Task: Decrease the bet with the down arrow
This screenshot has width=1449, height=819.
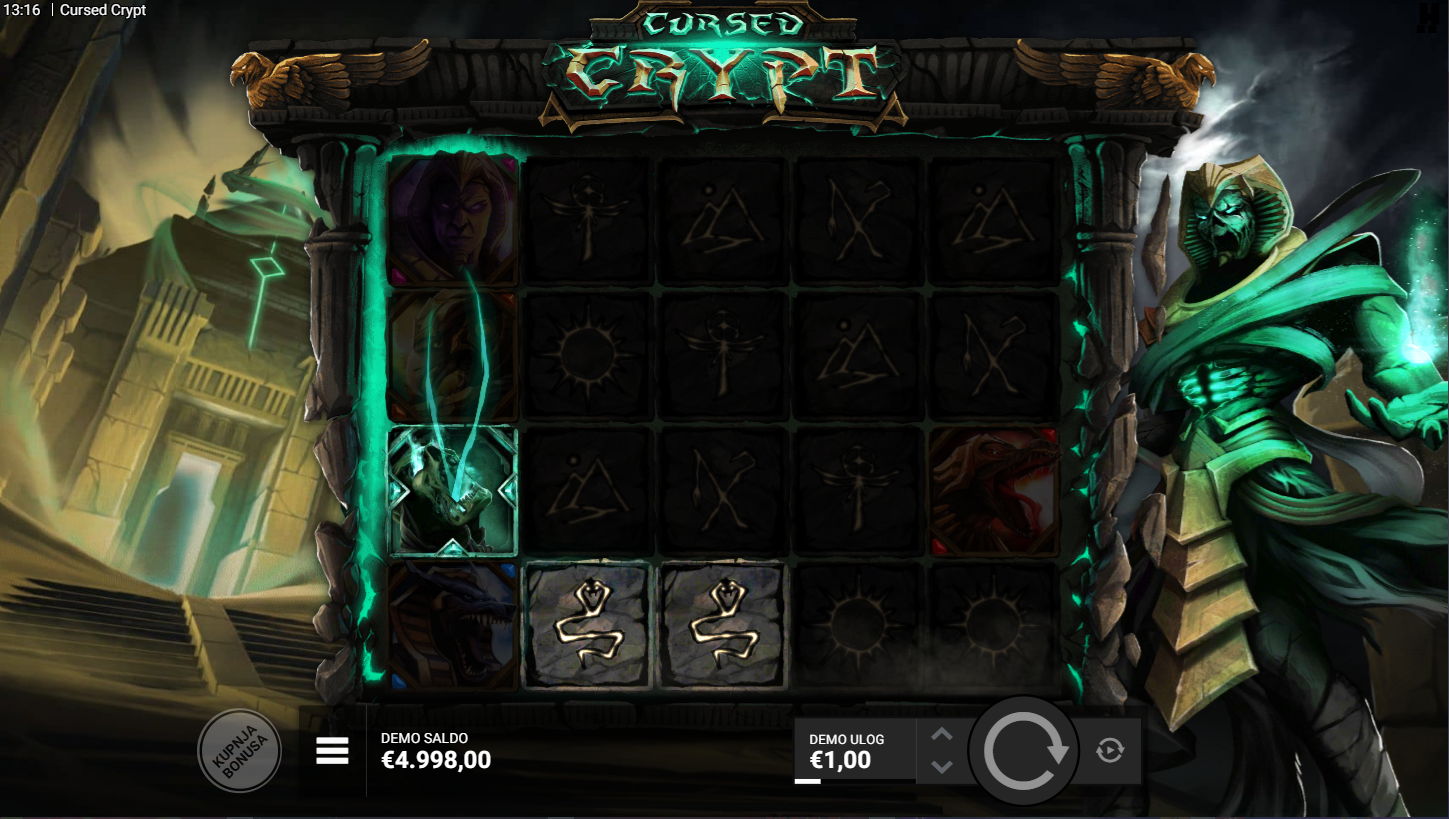Action: click(x=942, y=767)
